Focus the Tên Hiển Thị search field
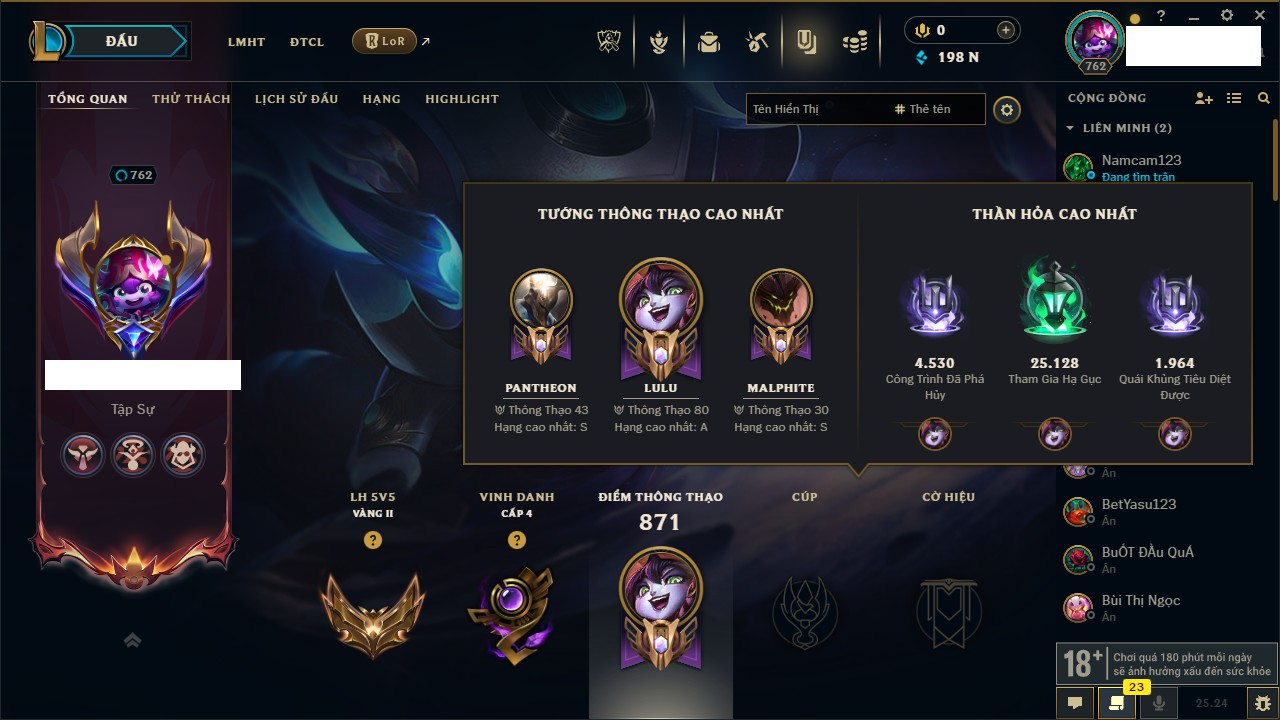 [x=815, y=109]
